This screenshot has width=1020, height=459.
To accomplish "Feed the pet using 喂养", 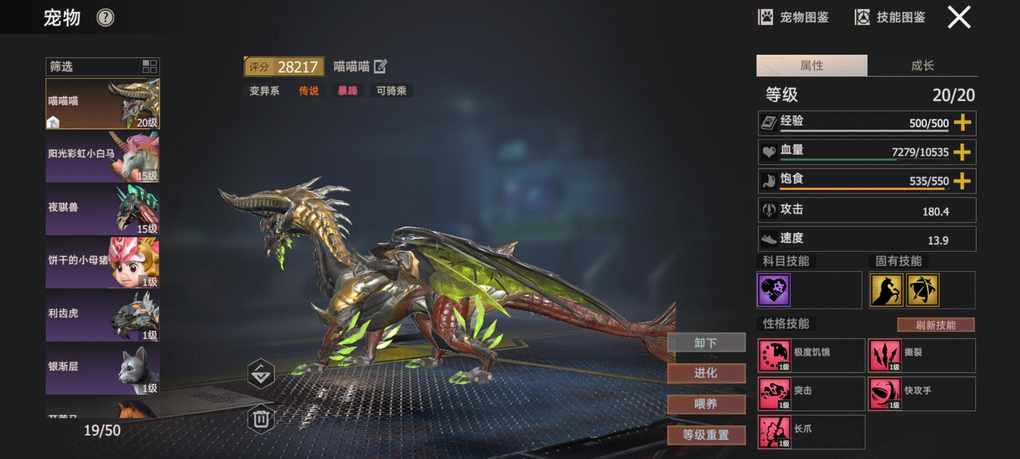I will [706, 404].
